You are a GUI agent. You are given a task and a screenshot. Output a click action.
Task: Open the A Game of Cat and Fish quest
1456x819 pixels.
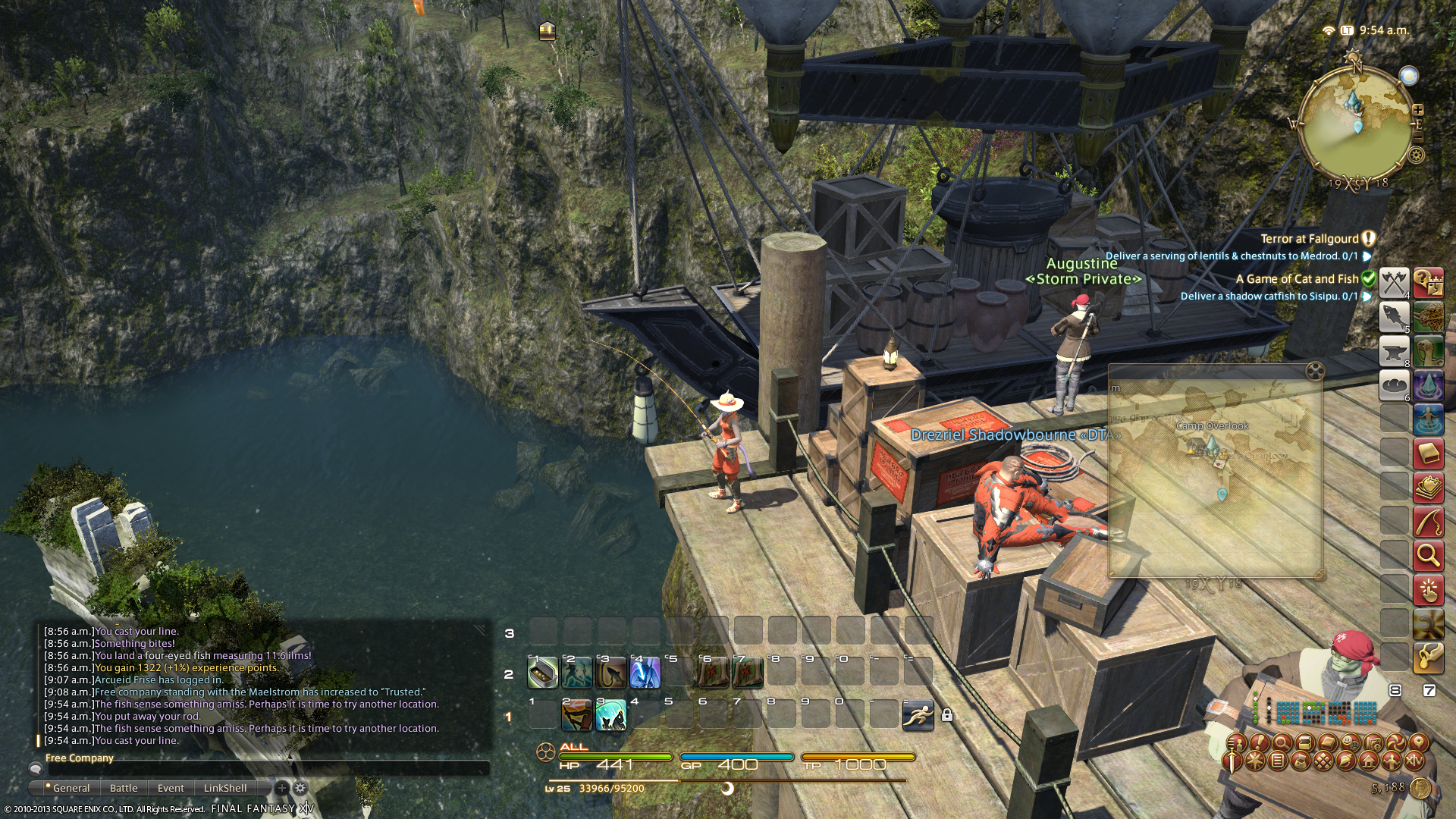point(1297,279)
